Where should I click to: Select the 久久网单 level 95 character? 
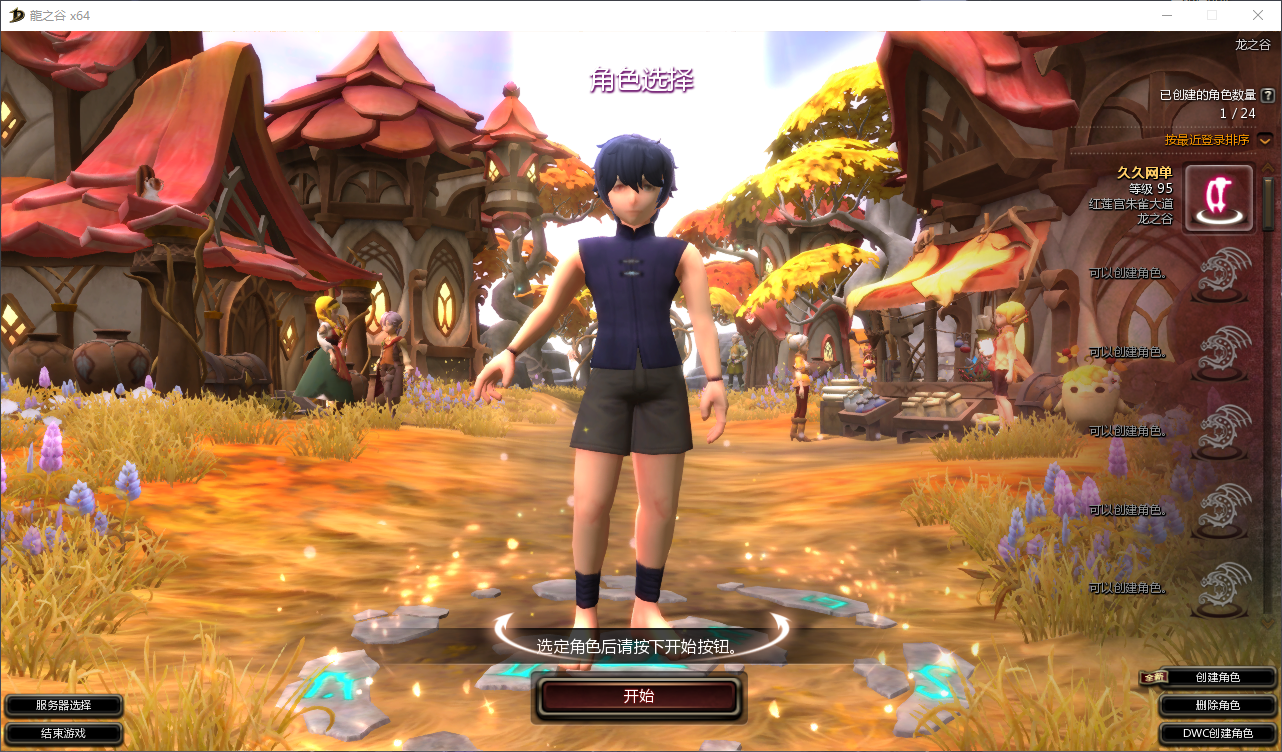1218,199
